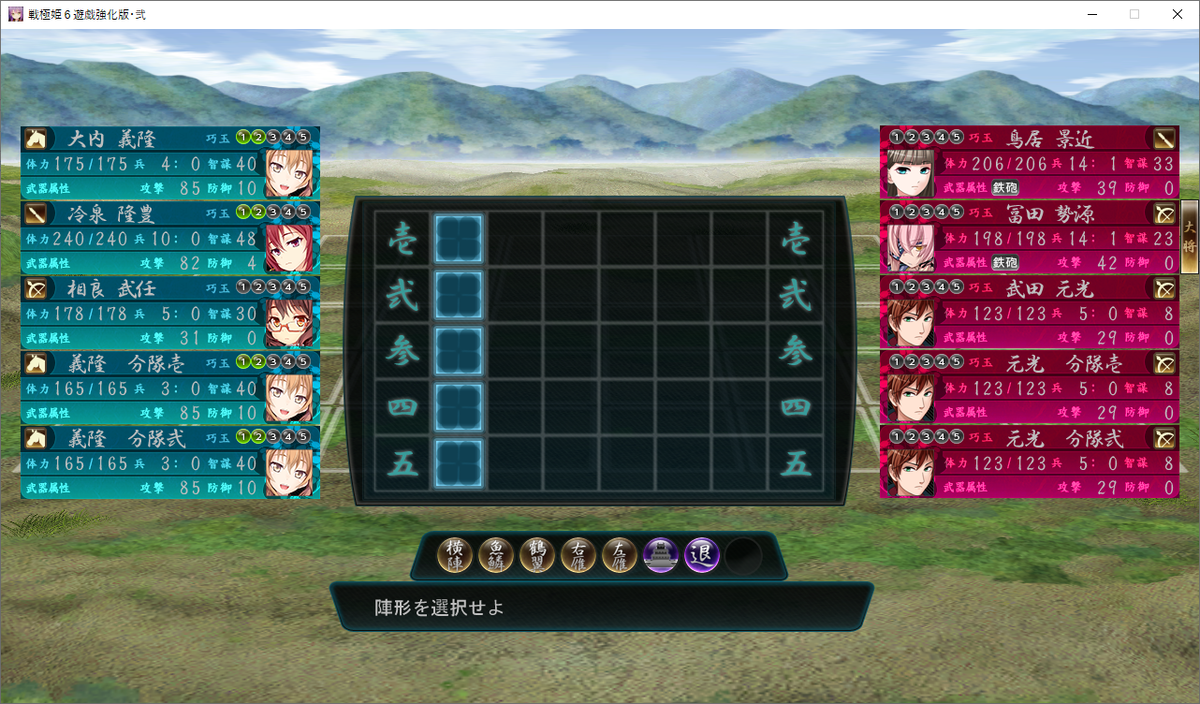This screenshot has height=704, width=1200.
Task: Select the 横陣 formation button
Action: click(x=456, y=555)
